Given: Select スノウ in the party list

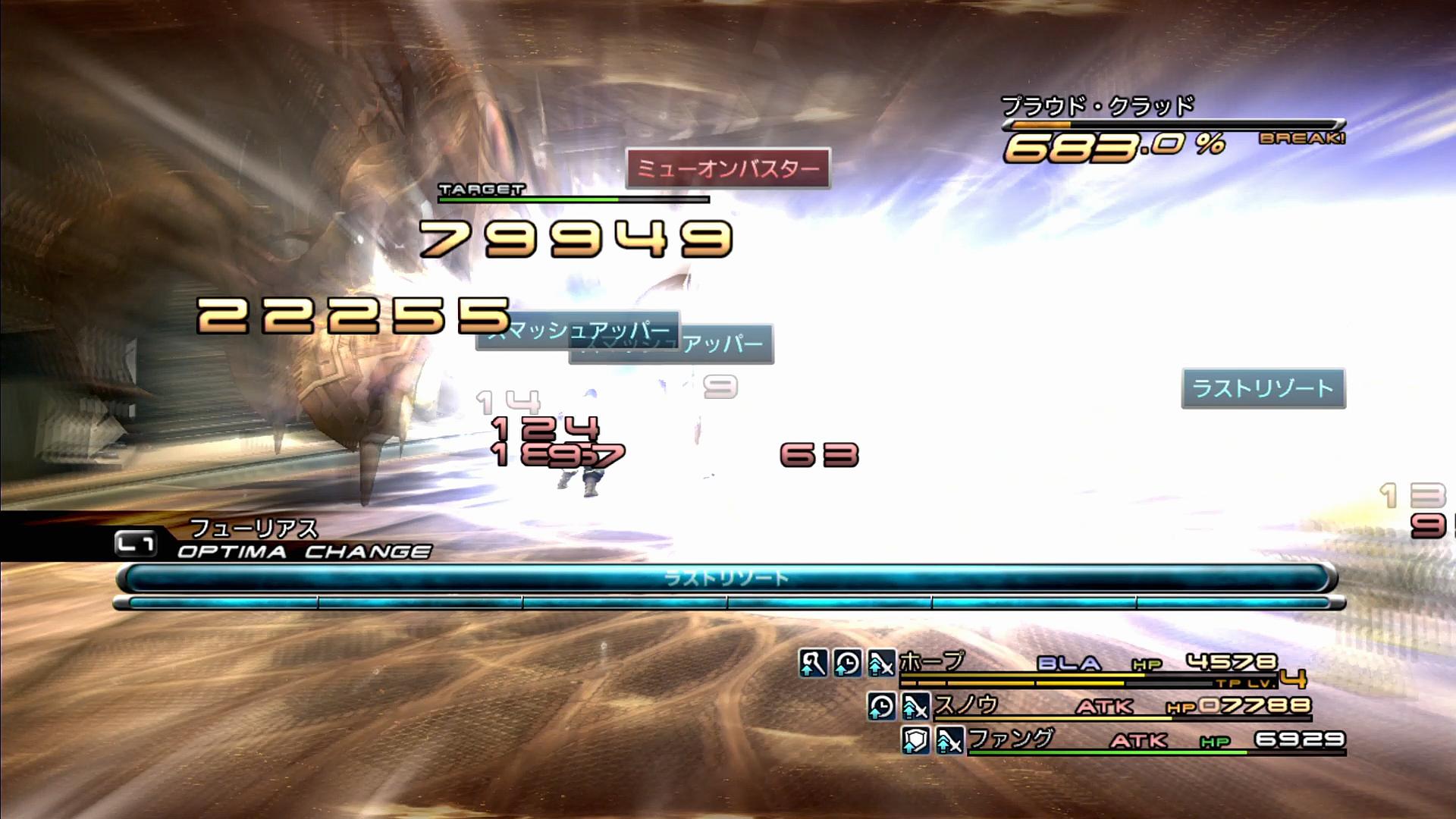Looking at the screenshot, I should click(965, 705).
